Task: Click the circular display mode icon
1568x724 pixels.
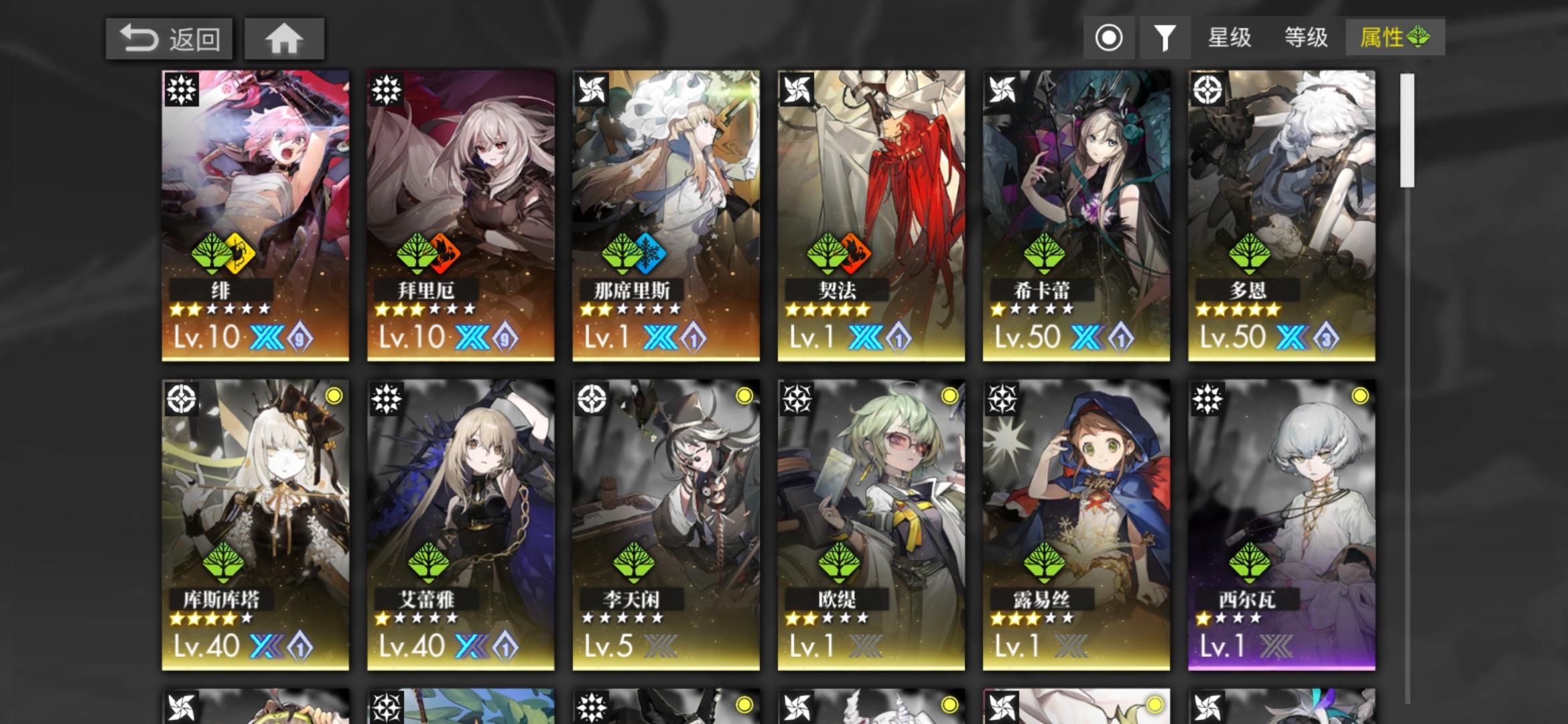Action: click(x=1109, y=38)
